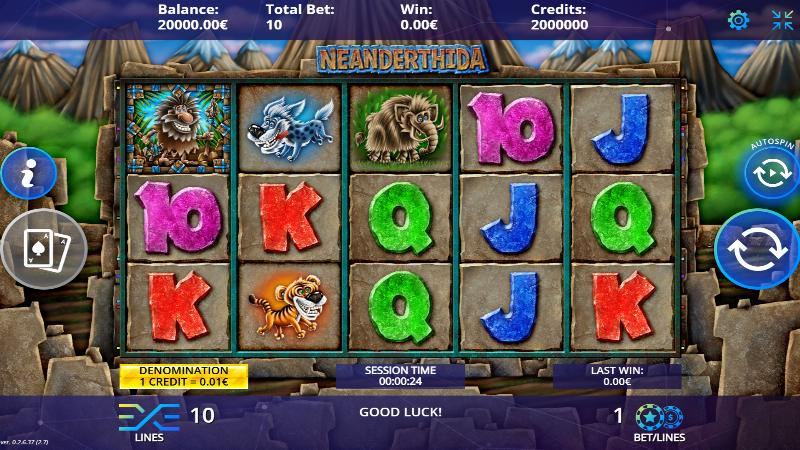Adjust the Bet/Lines chip value
Screen dimensions: 800x450
(x=659, y=416)
